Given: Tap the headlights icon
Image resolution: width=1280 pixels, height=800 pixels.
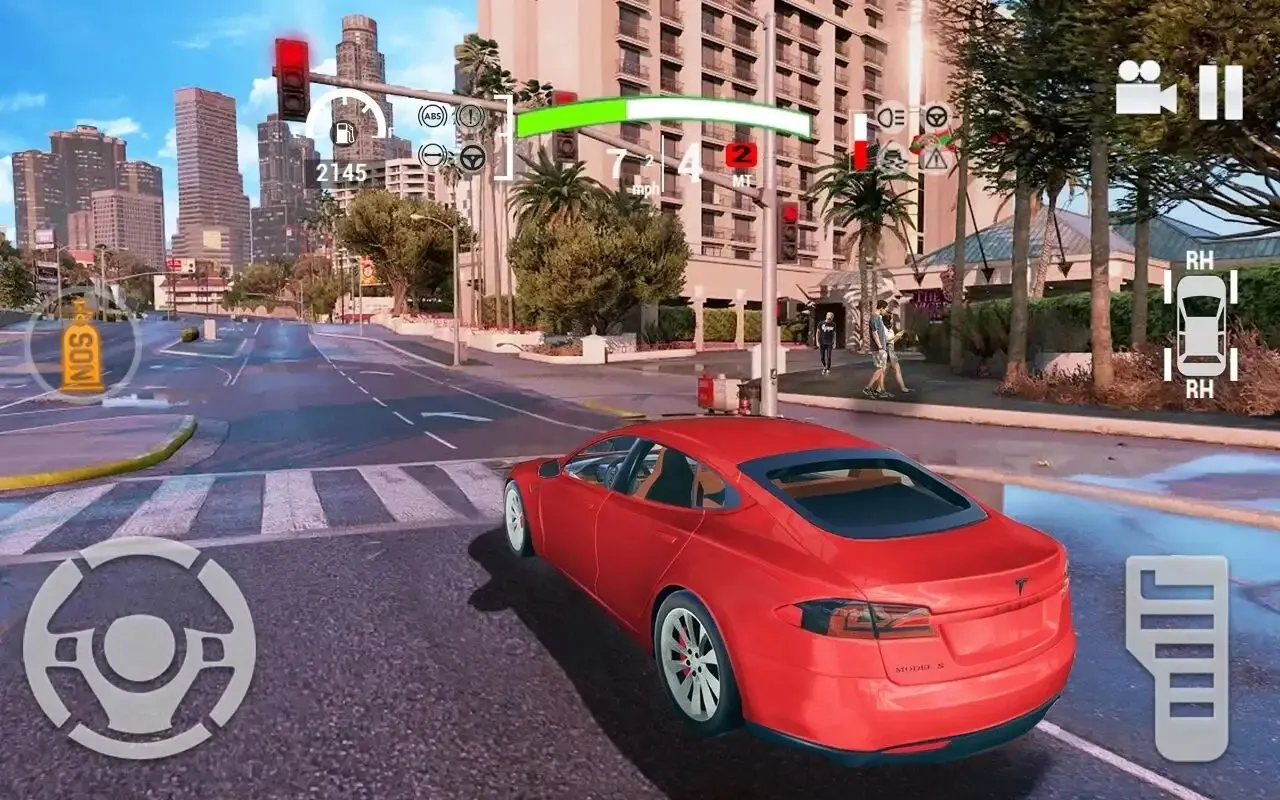Looking at the screenshot, I should (x=892, y=116).
